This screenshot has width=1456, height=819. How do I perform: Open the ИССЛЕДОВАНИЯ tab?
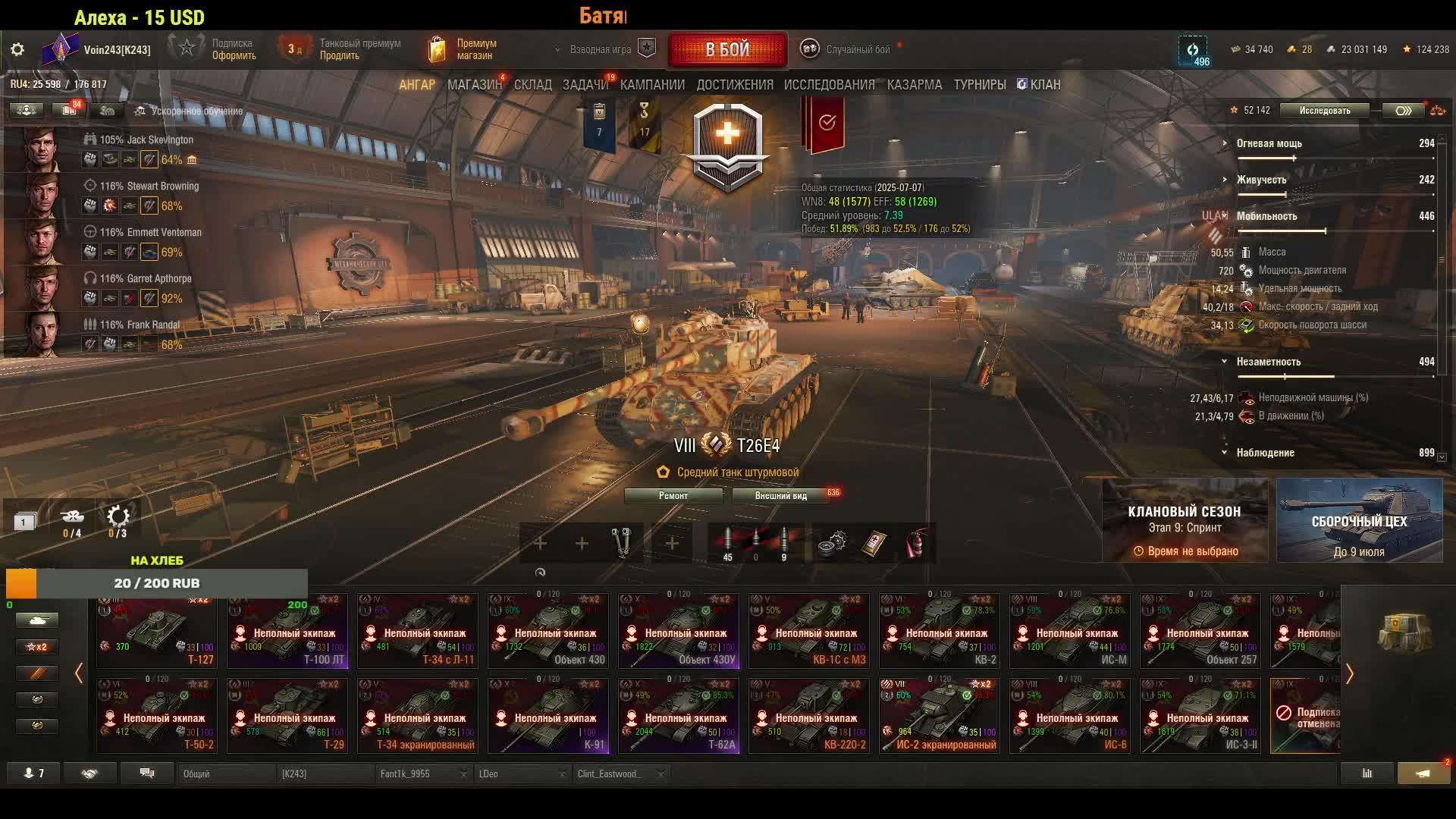pyautogui.click(x=829, y=85)
